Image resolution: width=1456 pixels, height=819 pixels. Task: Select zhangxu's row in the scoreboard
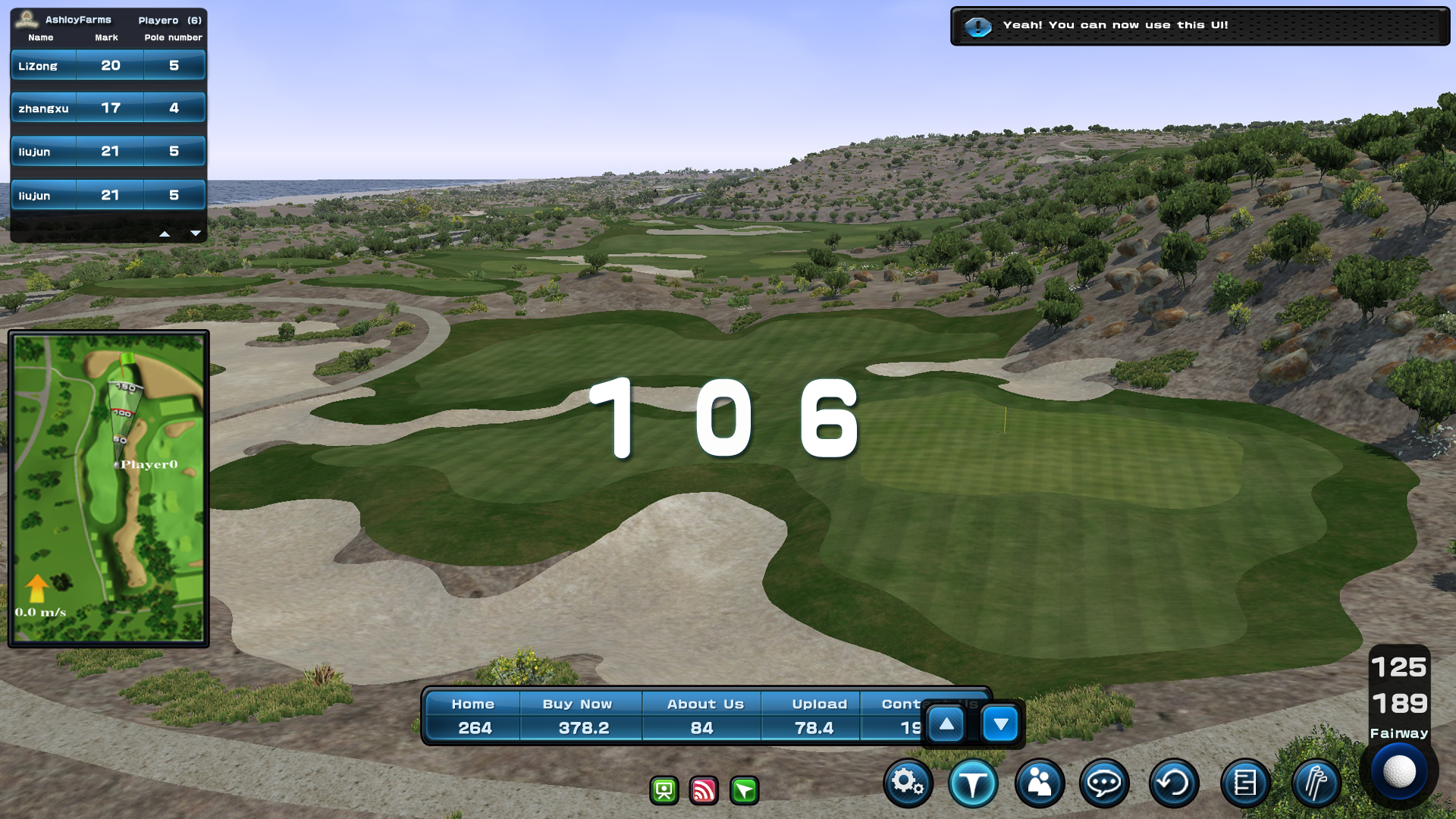[x=108, y=108]
